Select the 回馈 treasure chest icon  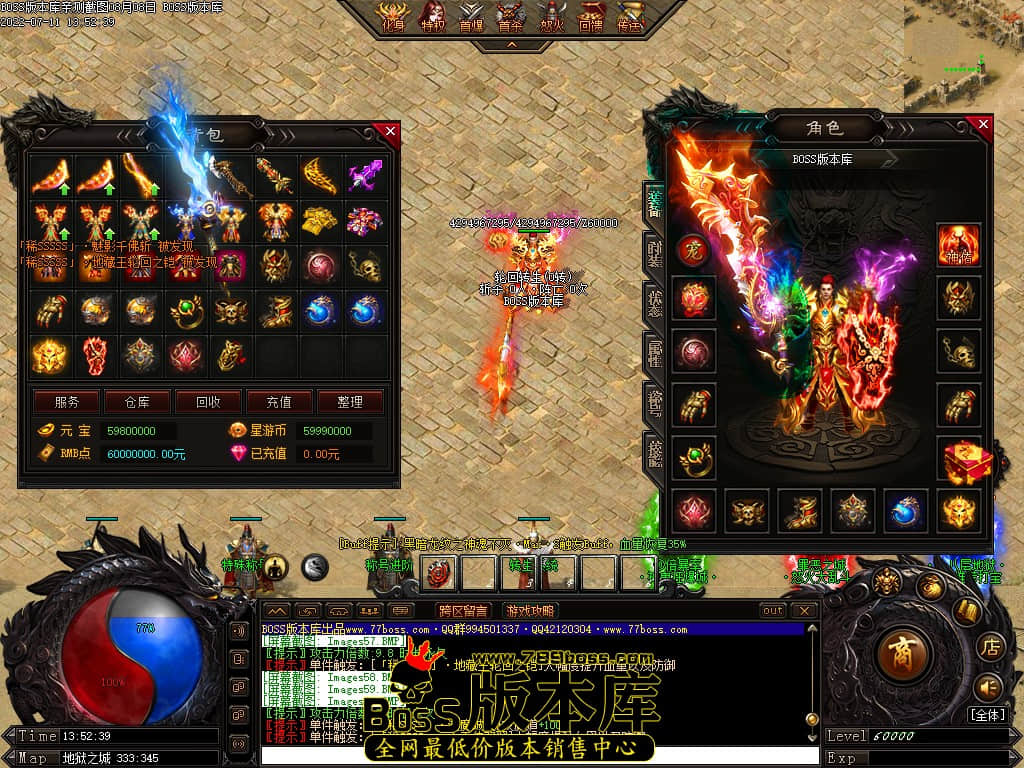coord(591,18)
